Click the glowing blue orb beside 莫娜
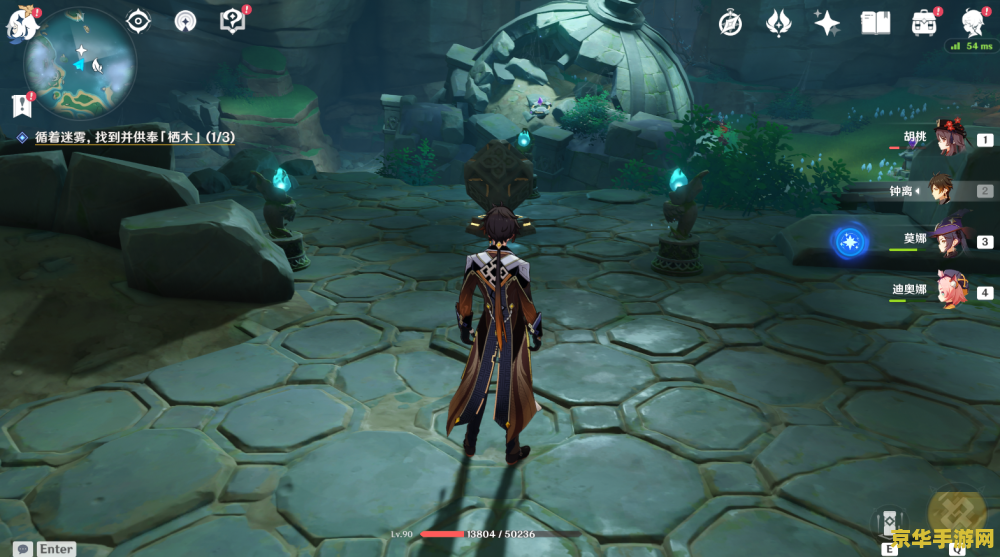The height and width of the screenshot is (557, 1000). coord(850,241)
